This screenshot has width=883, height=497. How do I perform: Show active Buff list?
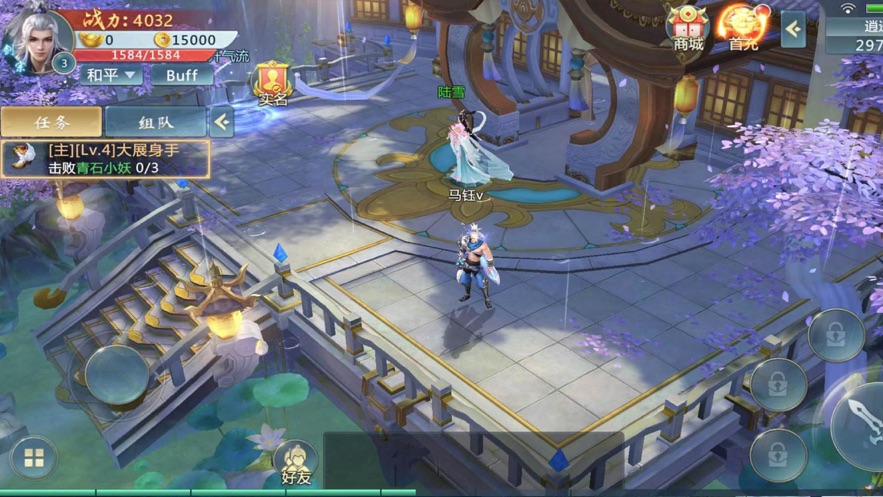pyautogui.click(x=182, y=75)
